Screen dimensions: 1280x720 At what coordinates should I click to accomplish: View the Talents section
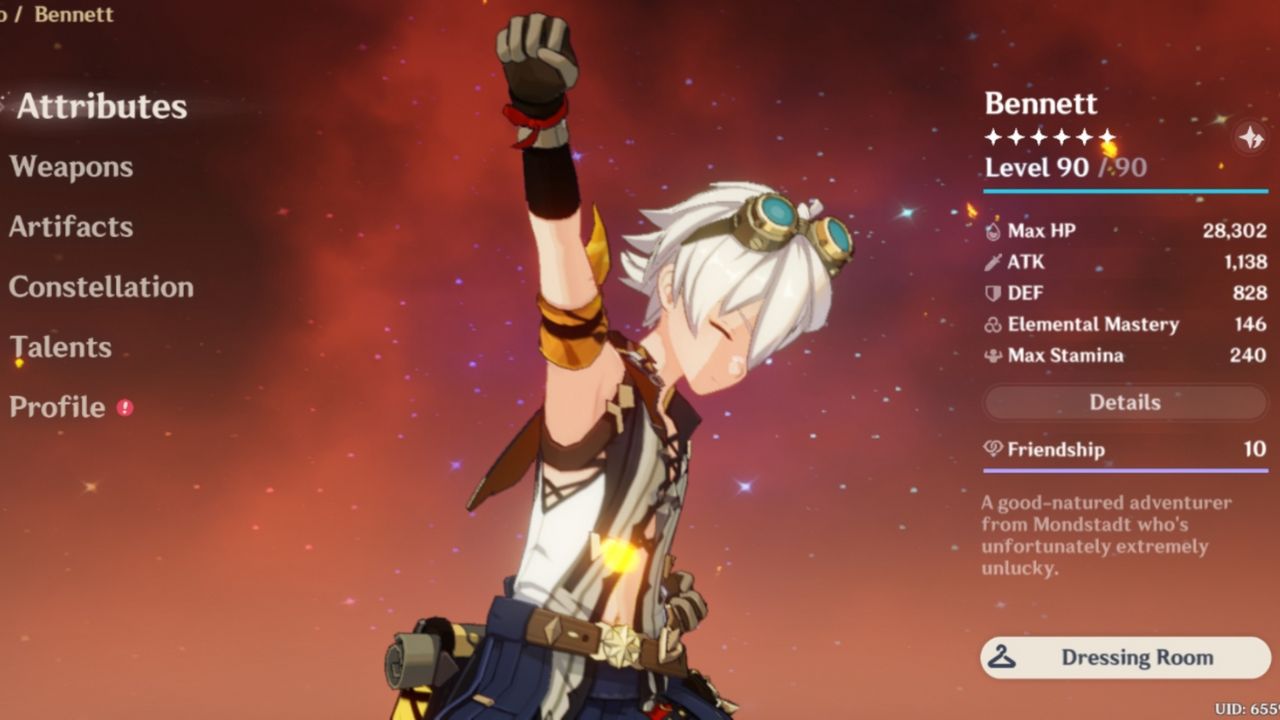[60, 347]
